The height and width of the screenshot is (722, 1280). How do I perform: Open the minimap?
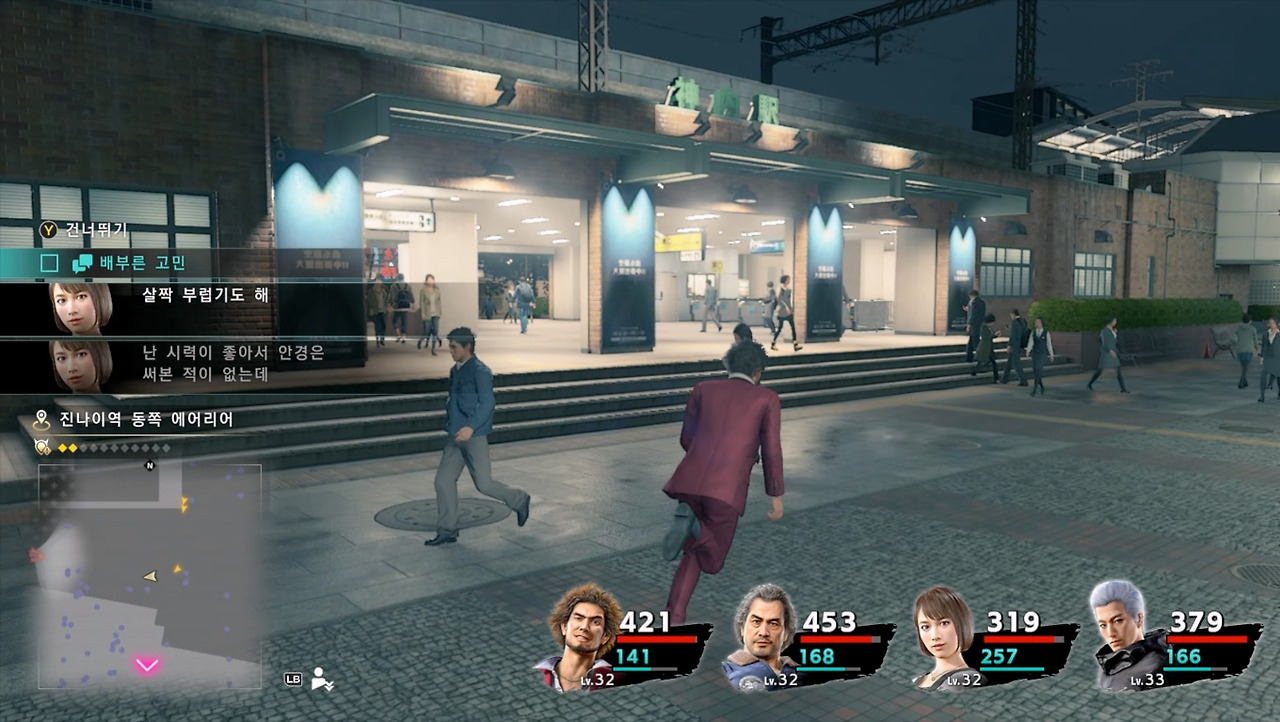(x=150, y=576)
